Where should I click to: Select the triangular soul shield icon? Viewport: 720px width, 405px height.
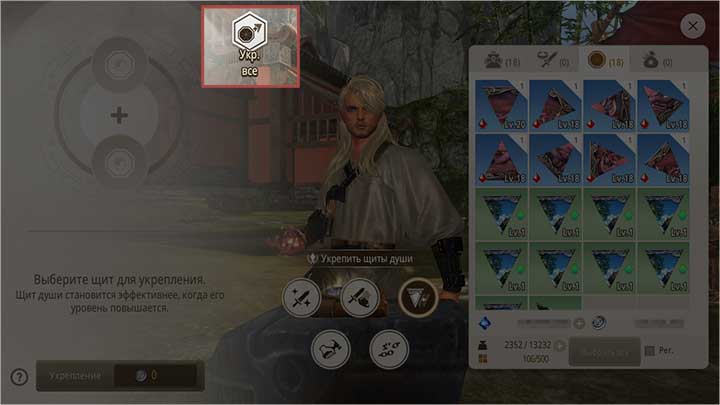[418, 297]
